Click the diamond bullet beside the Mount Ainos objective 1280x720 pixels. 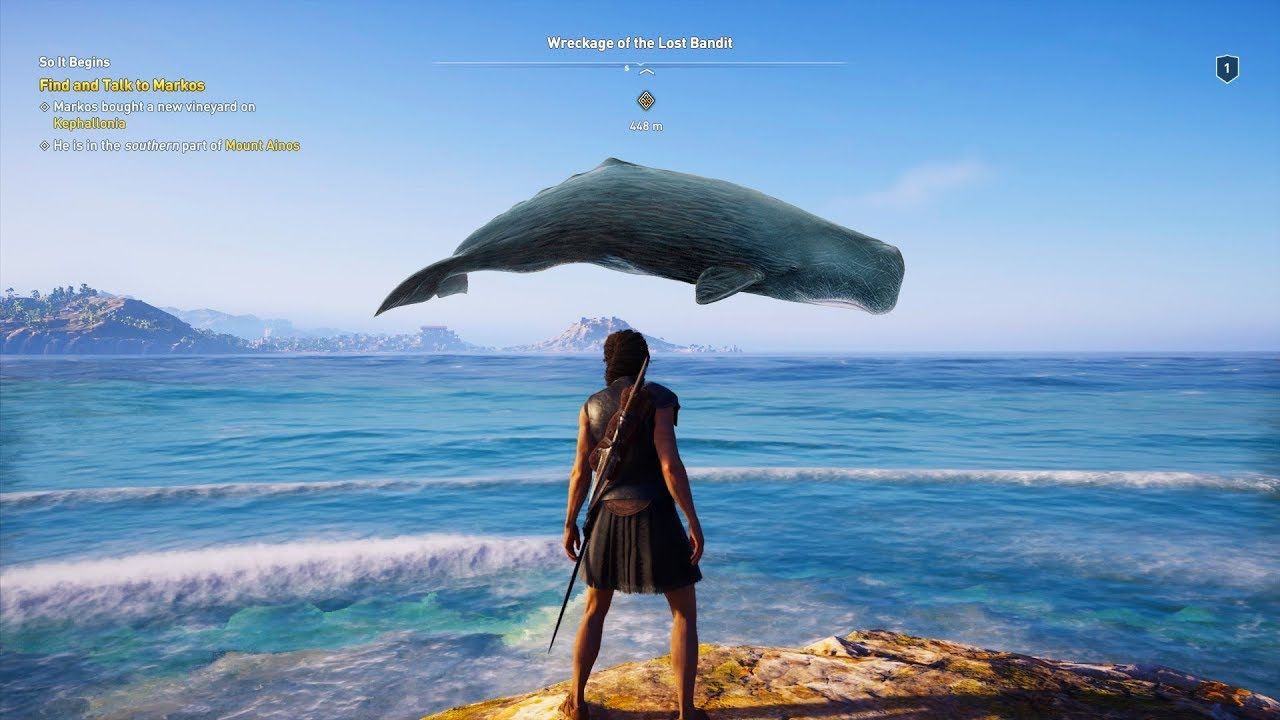coord(44,143)
